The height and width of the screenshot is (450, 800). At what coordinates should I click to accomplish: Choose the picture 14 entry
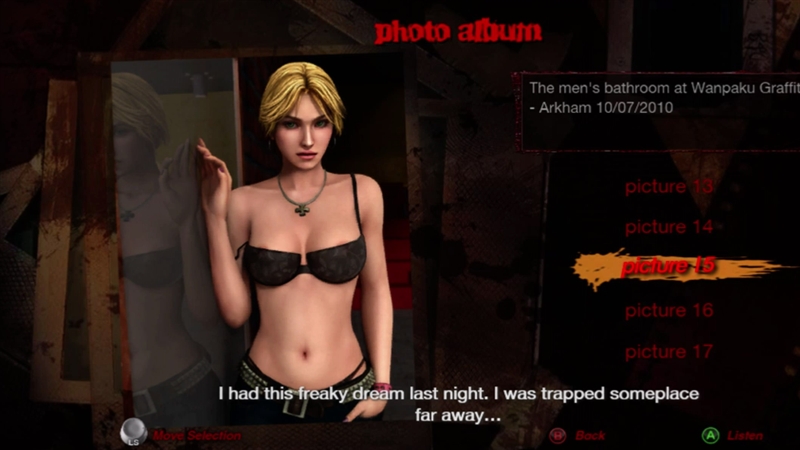(669, 228)
